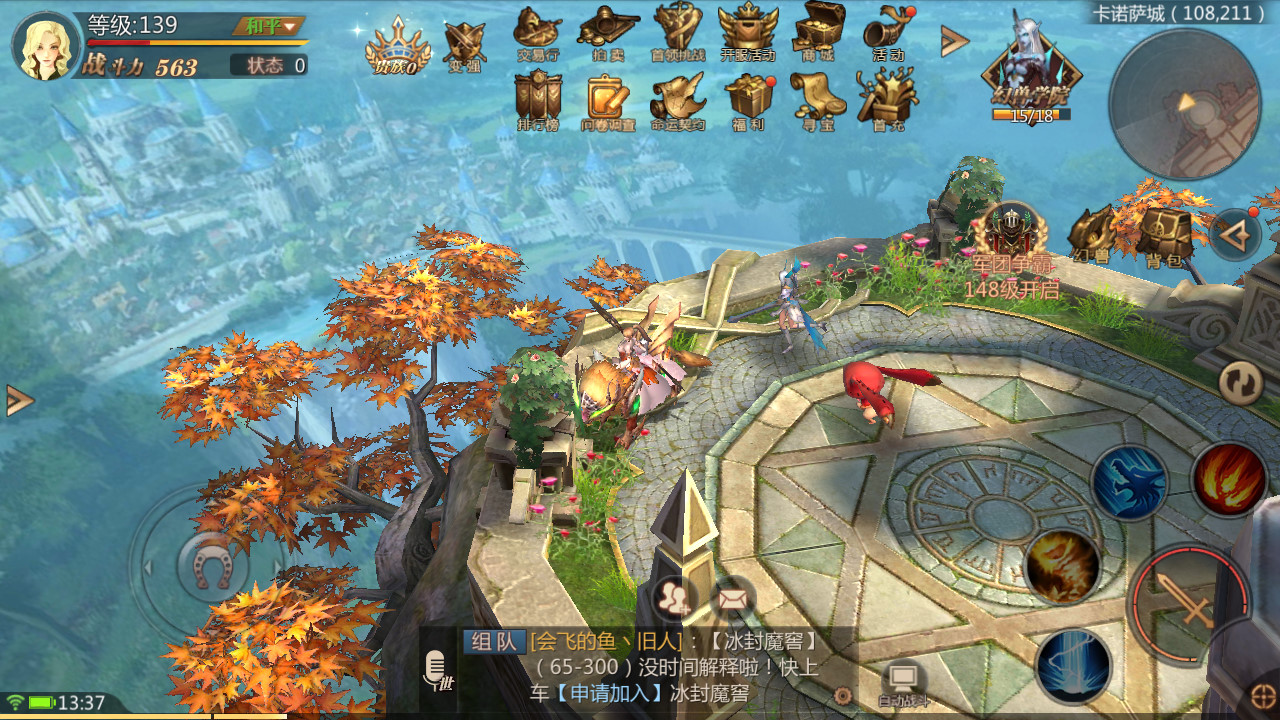The height and width of the screenshot is (720, 1280).
Task: Click the player portrait avatar
Action: click(48, 46)
